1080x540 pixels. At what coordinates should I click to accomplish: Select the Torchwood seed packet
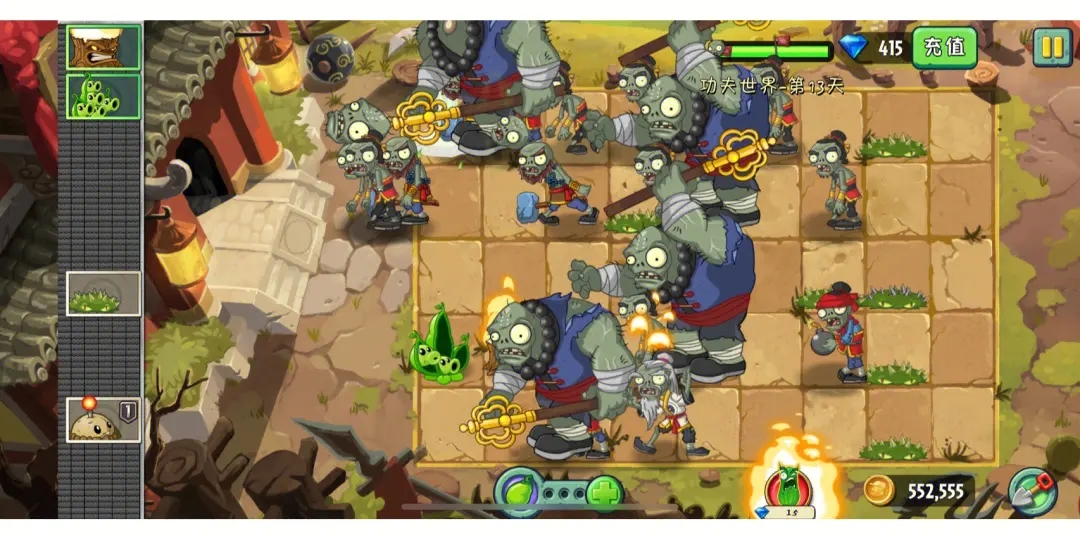103,47
